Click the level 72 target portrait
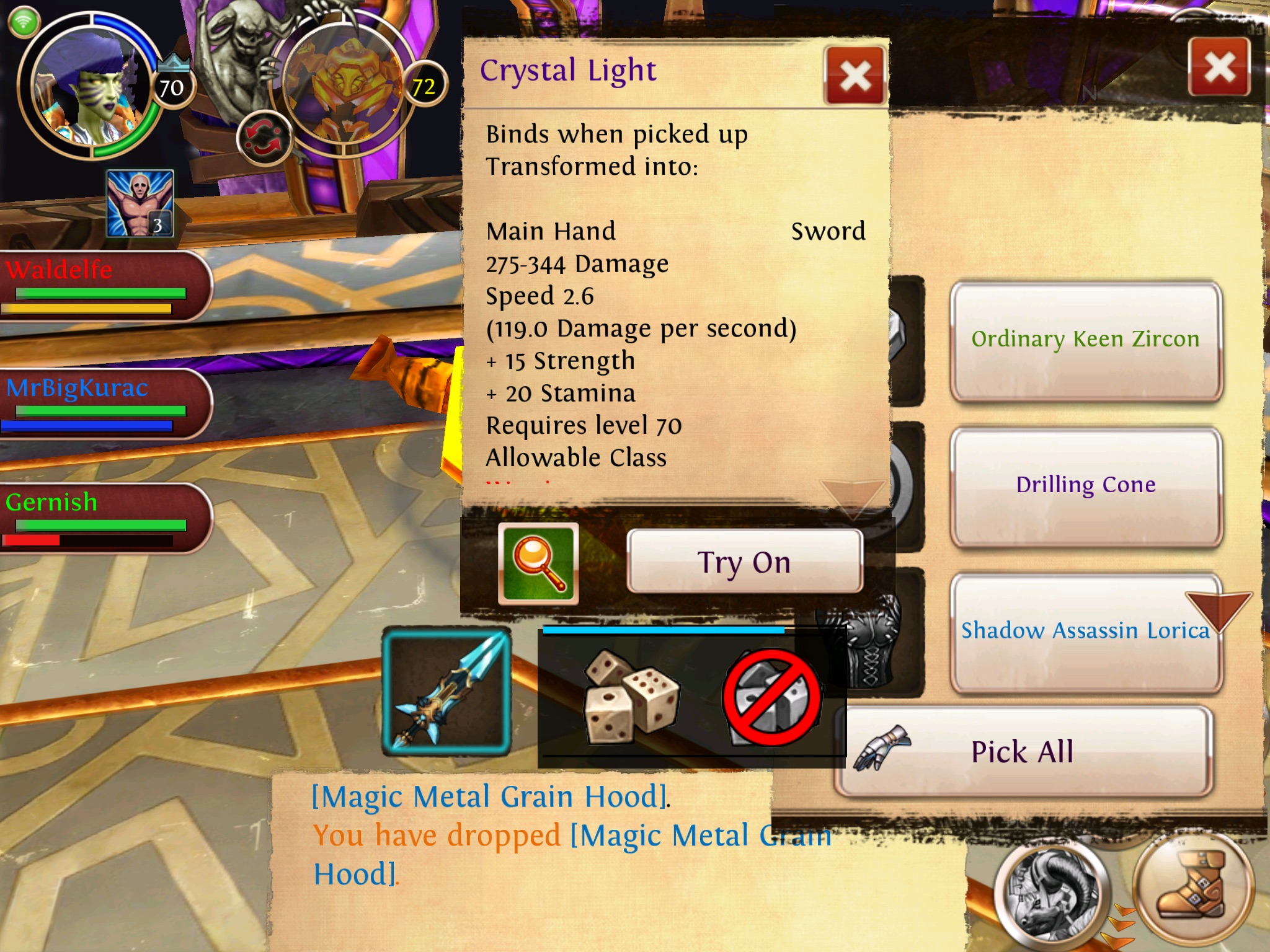 [x=344, y=87]
